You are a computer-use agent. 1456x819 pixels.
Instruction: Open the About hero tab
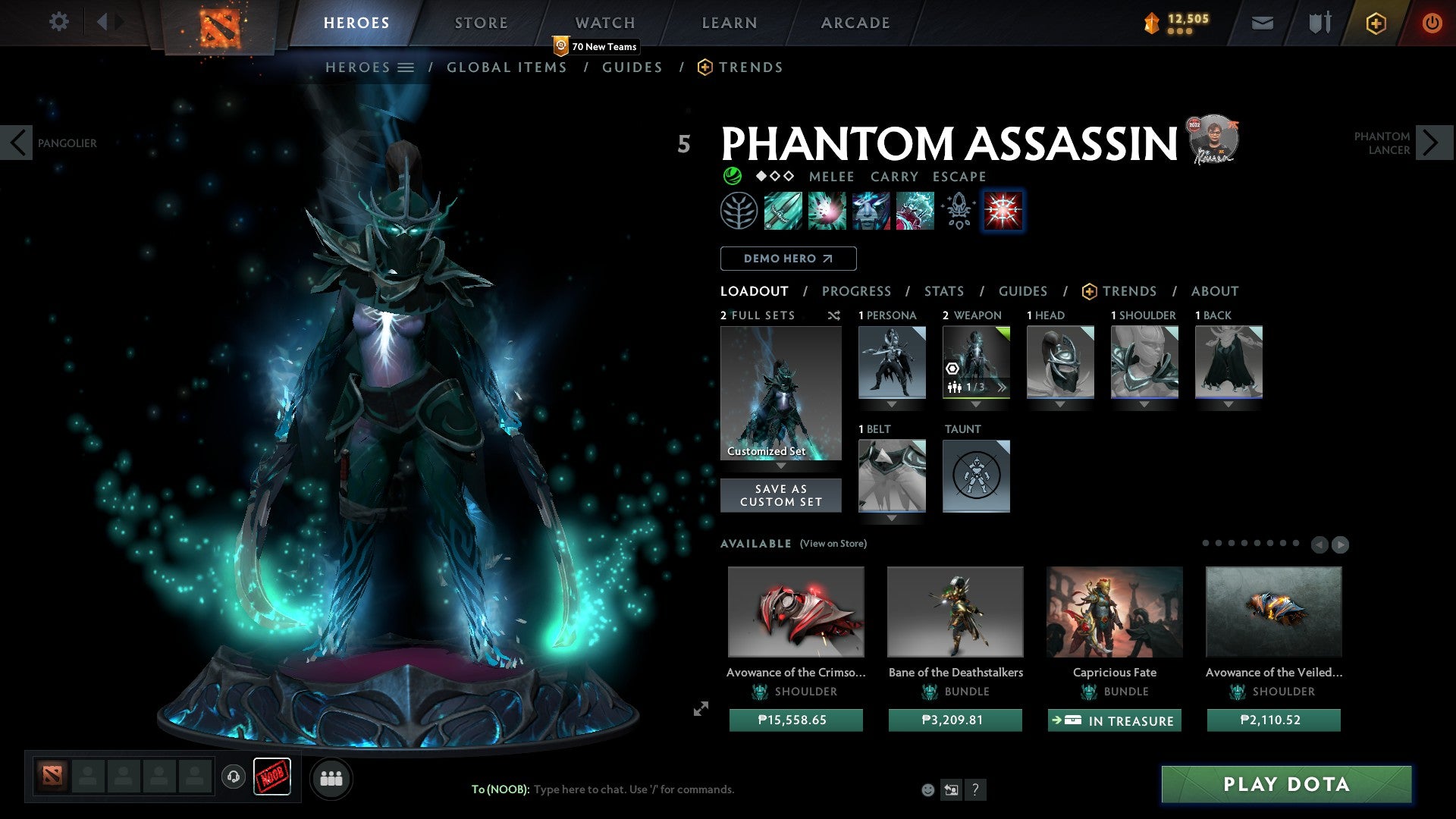point(1214,291)
